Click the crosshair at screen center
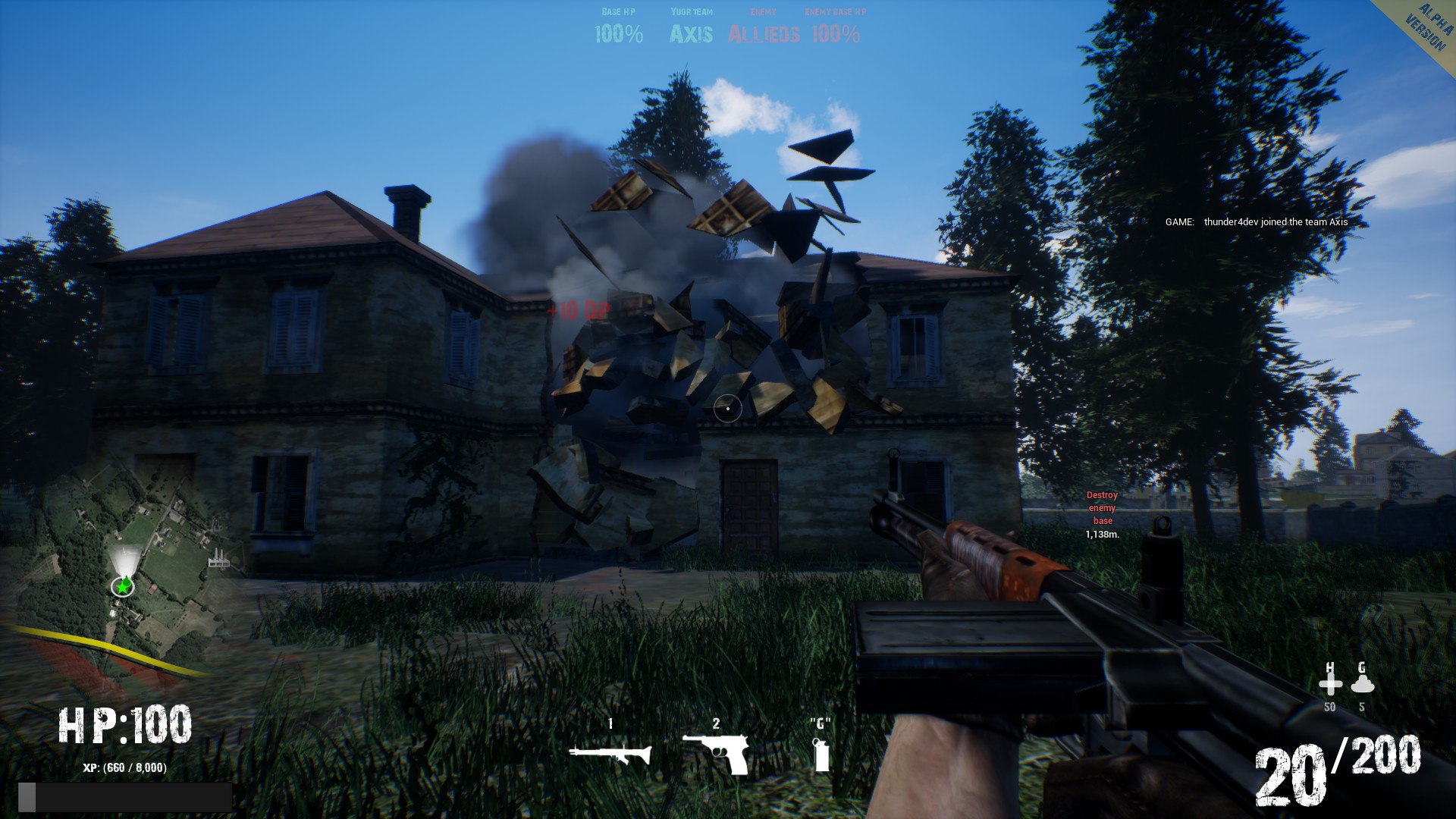The width and height of the screenshot is (1456, 819). [x=728, y=409]
